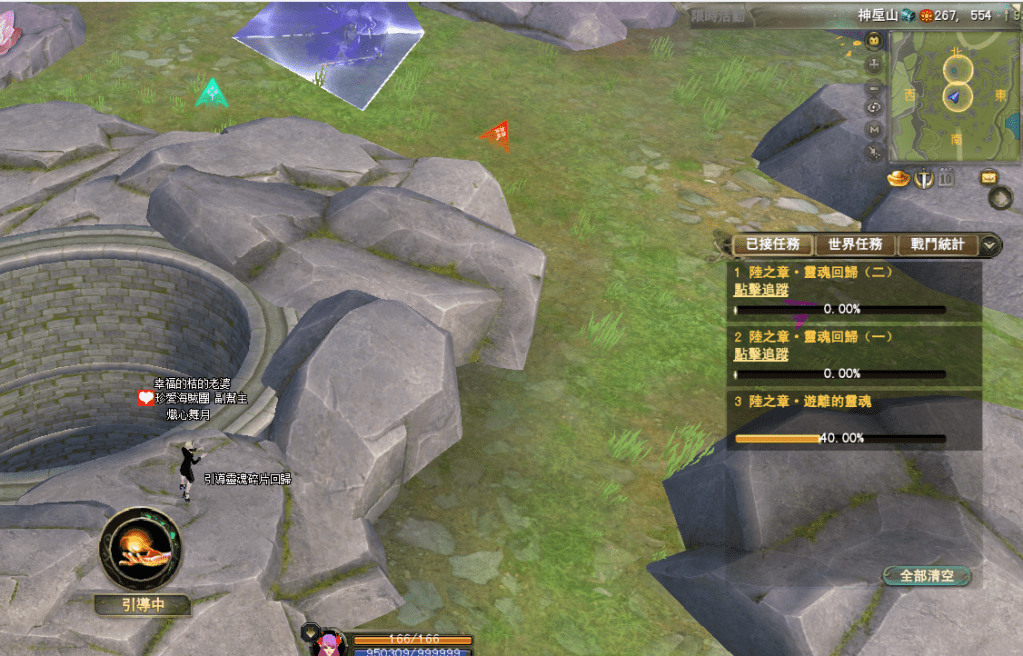Open the world map with the M button
The width and height of the screenshot is (1023, 656).
coord(874,129)
